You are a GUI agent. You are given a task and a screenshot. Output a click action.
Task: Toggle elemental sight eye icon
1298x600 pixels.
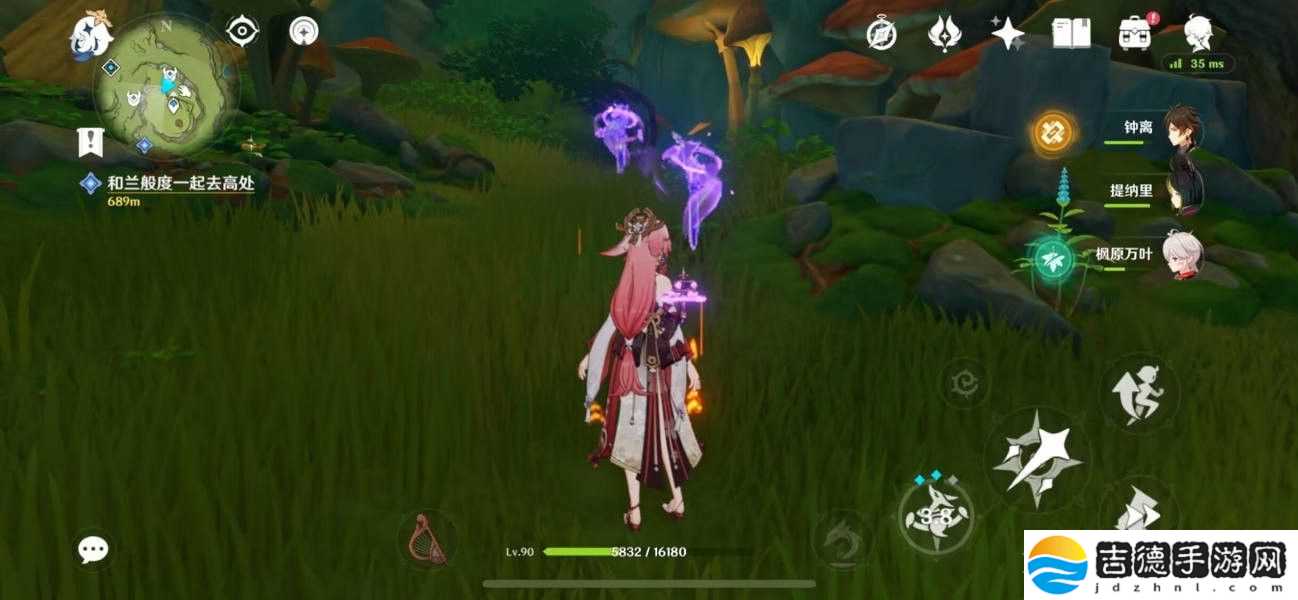tap(243, 31)
